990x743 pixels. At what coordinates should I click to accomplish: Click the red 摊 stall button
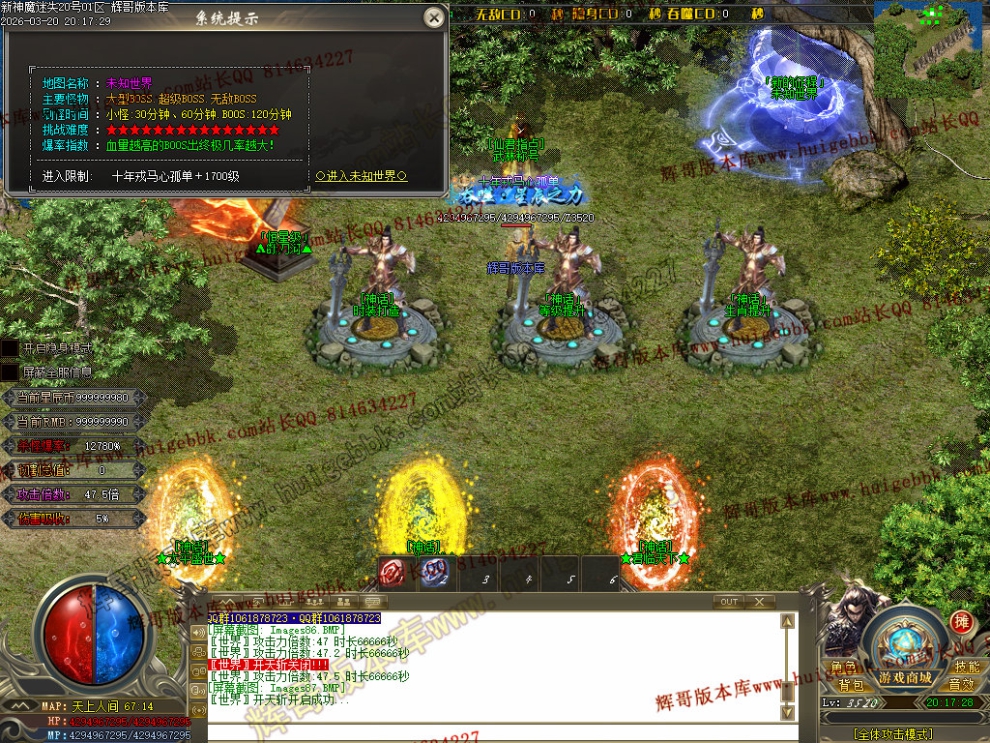tap(961, 622)
